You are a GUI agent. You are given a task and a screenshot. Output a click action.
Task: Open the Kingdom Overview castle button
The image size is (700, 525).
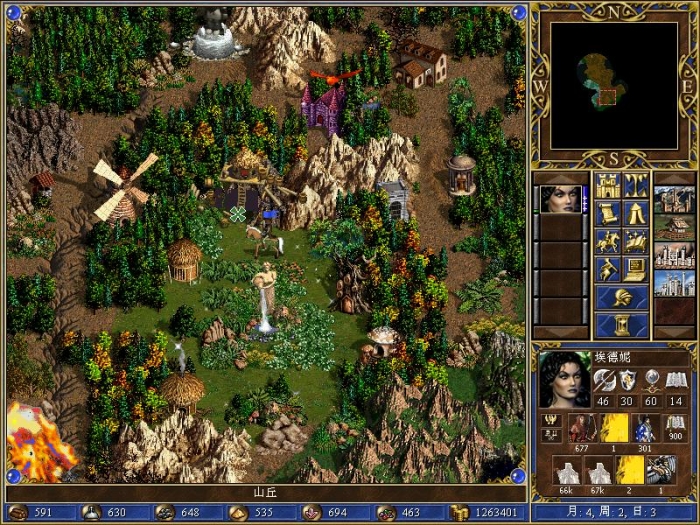tap(607, 185)
